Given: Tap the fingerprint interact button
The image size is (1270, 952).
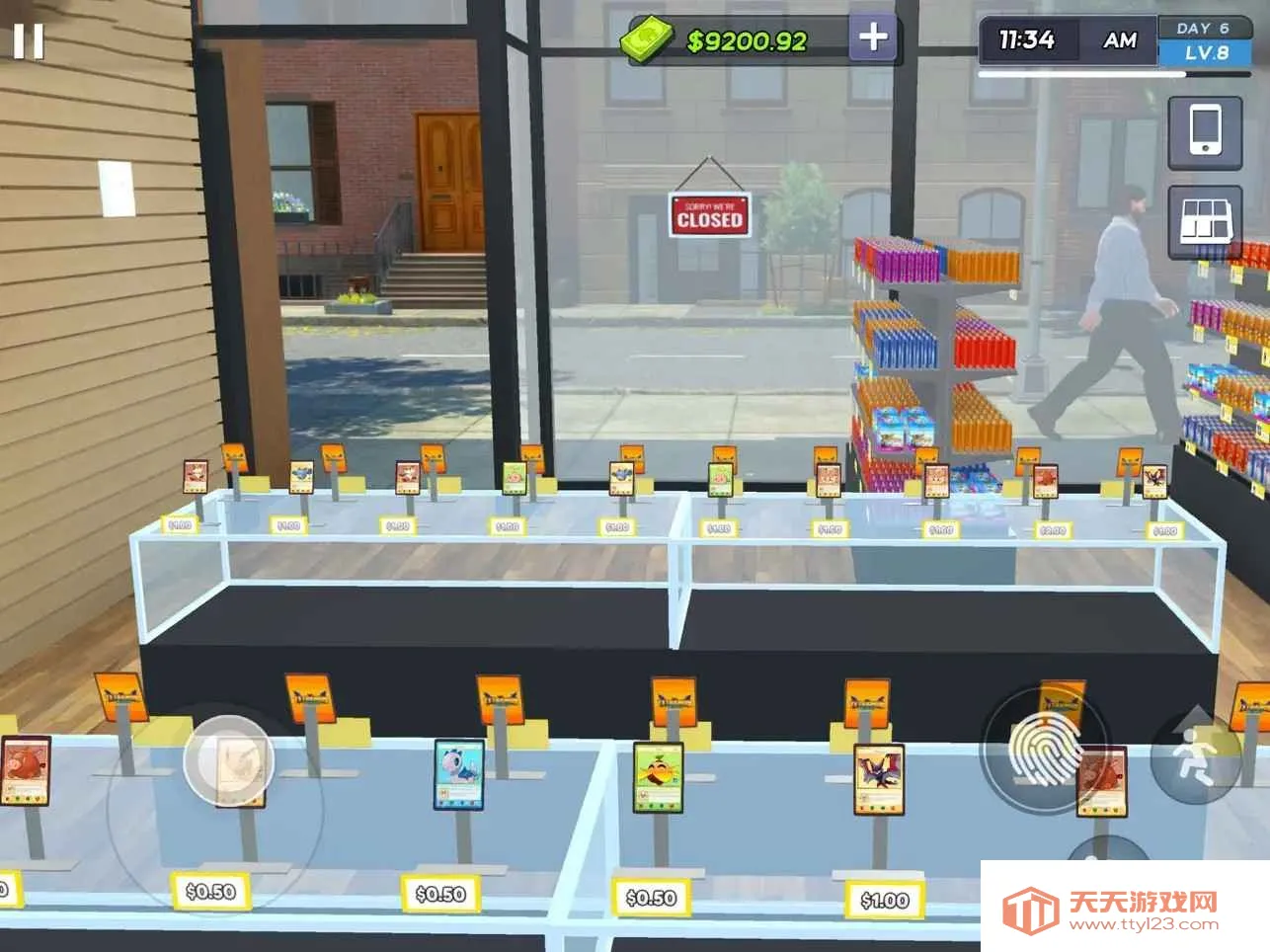Looking at the screenshot, I should pos(1044,751).
